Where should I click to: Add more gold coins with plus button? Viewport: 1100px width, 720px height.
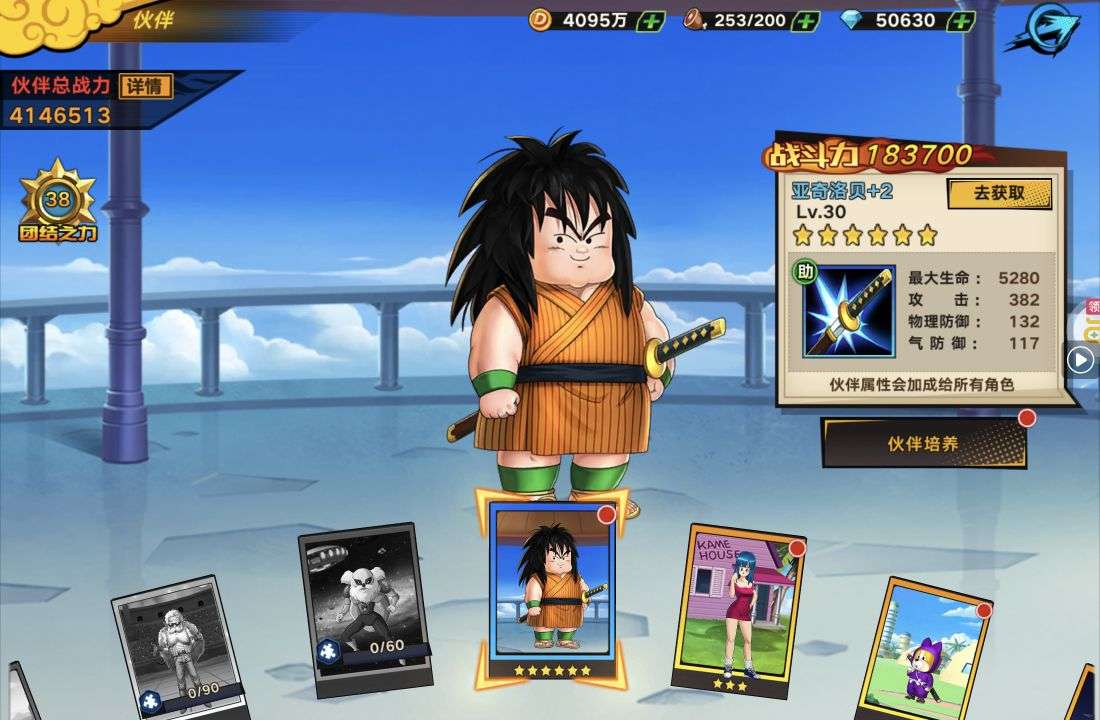pyautogui.click(x=651, y=20)
